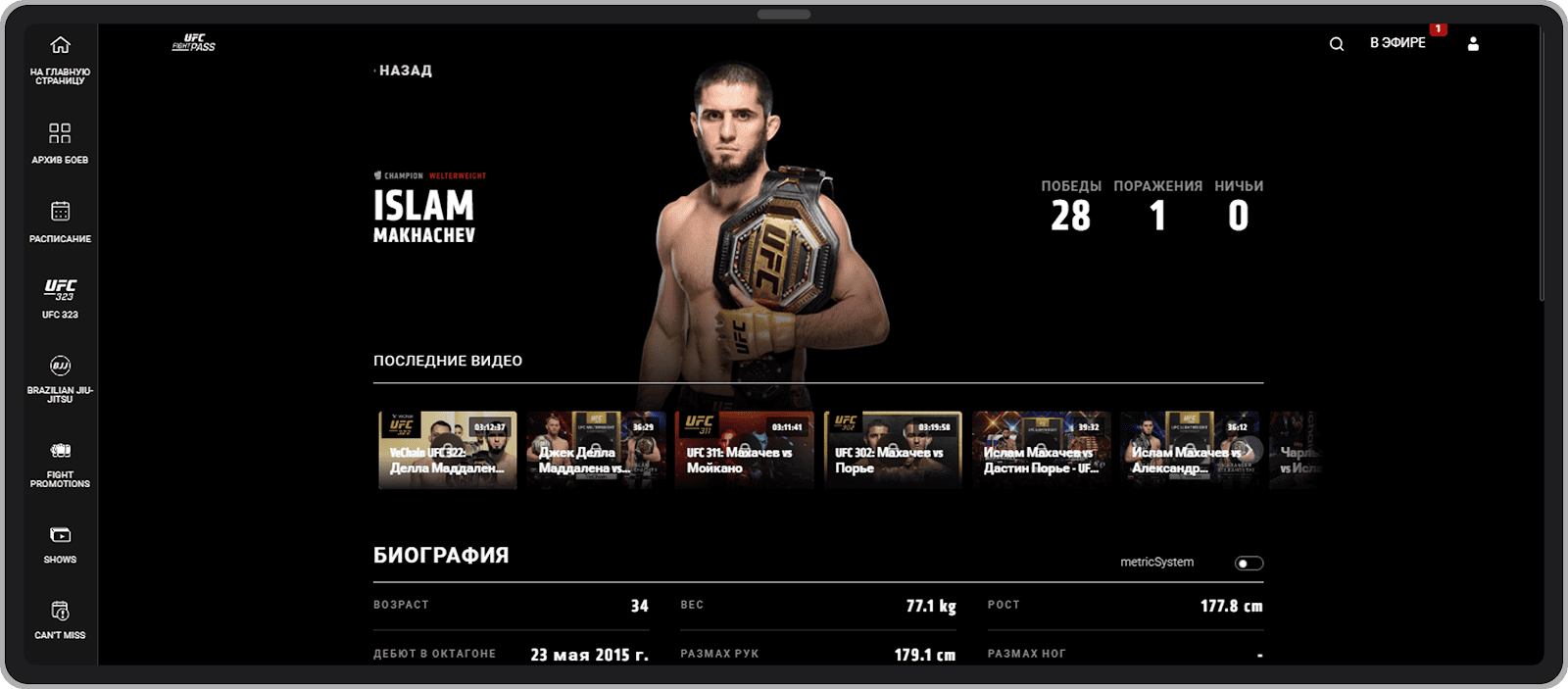Viewport: 1568px width, 689px height.
Task: Open the UFC 323 event page
Action: [60, 298]
